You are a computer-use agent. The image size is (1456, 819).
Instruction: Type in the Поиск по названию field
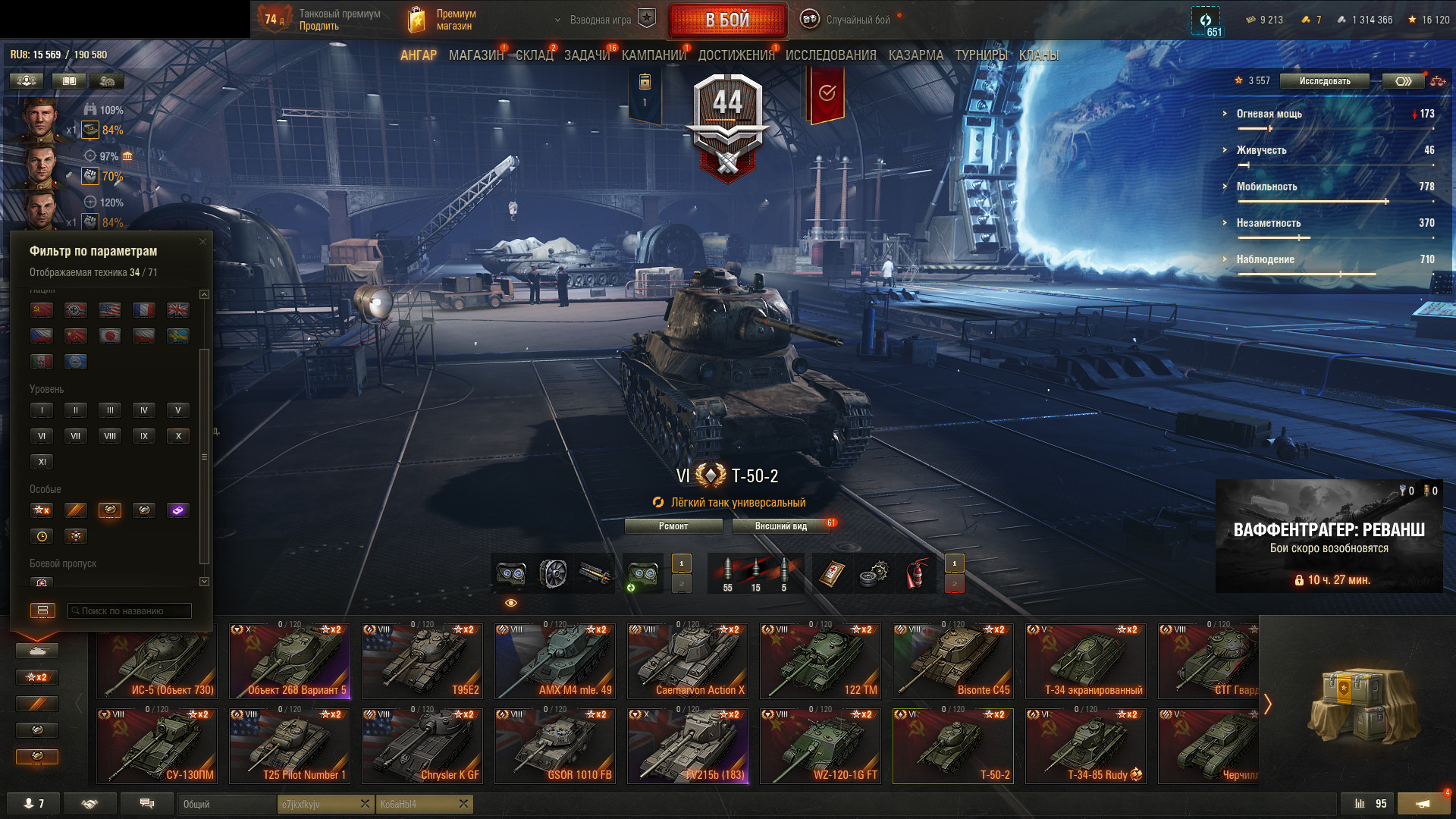tap(130, 610)
